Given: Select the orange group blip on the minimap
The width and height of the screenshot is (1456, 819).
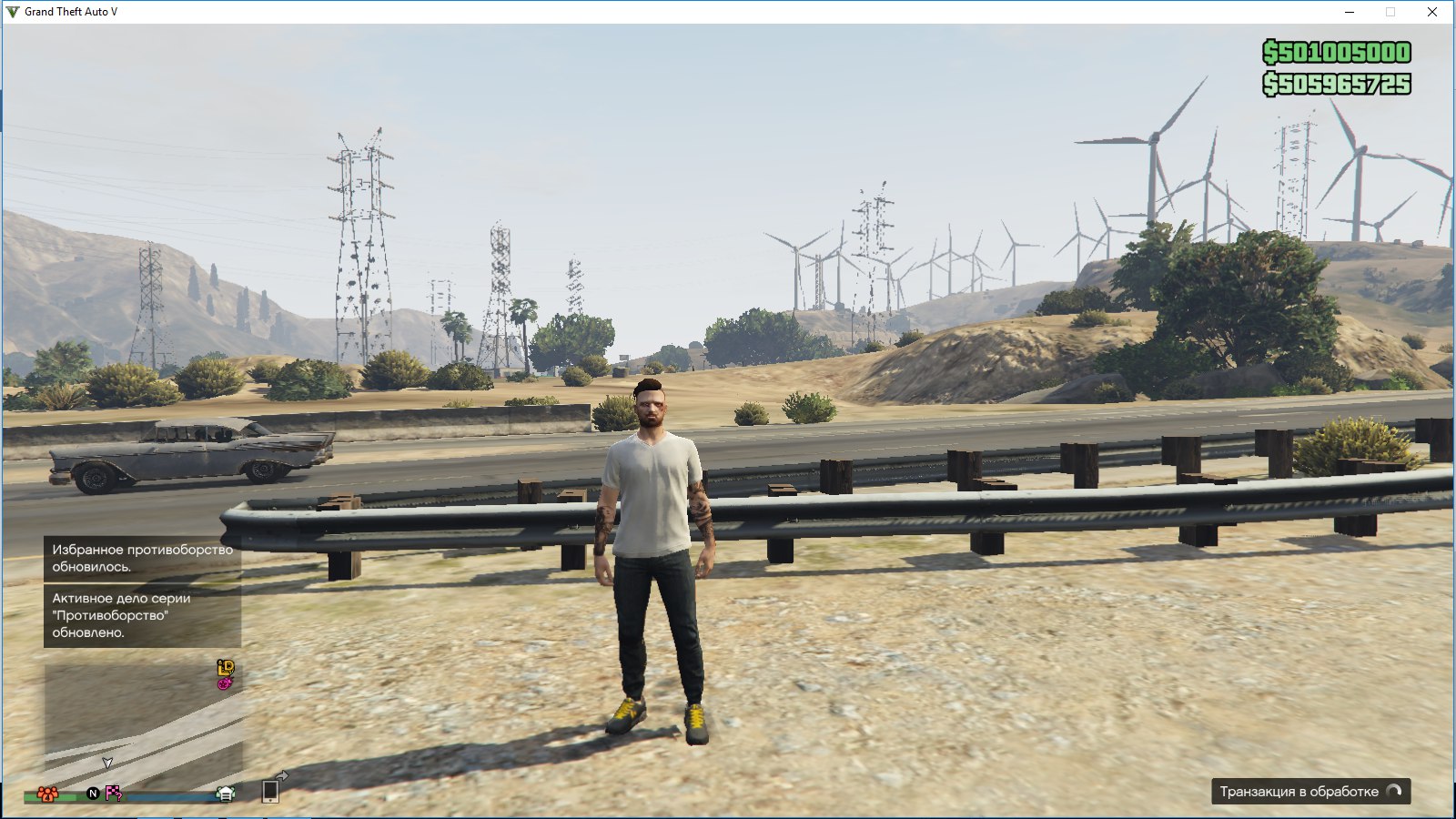Looking at the screenshot, I should tap(48, 794).
